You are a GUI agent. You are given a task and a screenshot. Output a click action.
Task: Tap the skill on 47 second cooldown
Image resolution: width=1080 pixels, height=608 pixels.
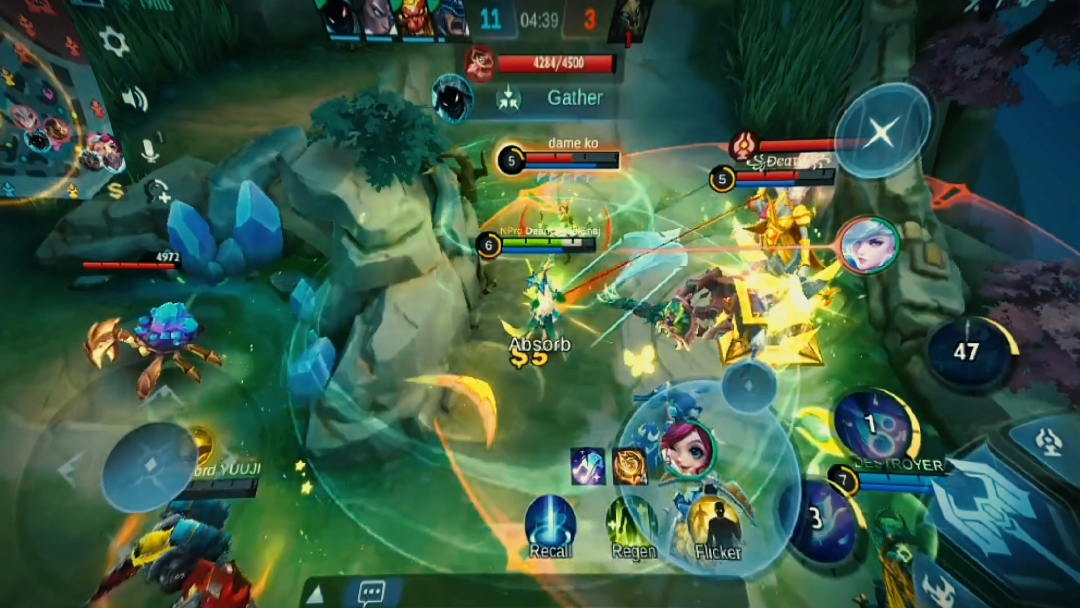point(968,353)
